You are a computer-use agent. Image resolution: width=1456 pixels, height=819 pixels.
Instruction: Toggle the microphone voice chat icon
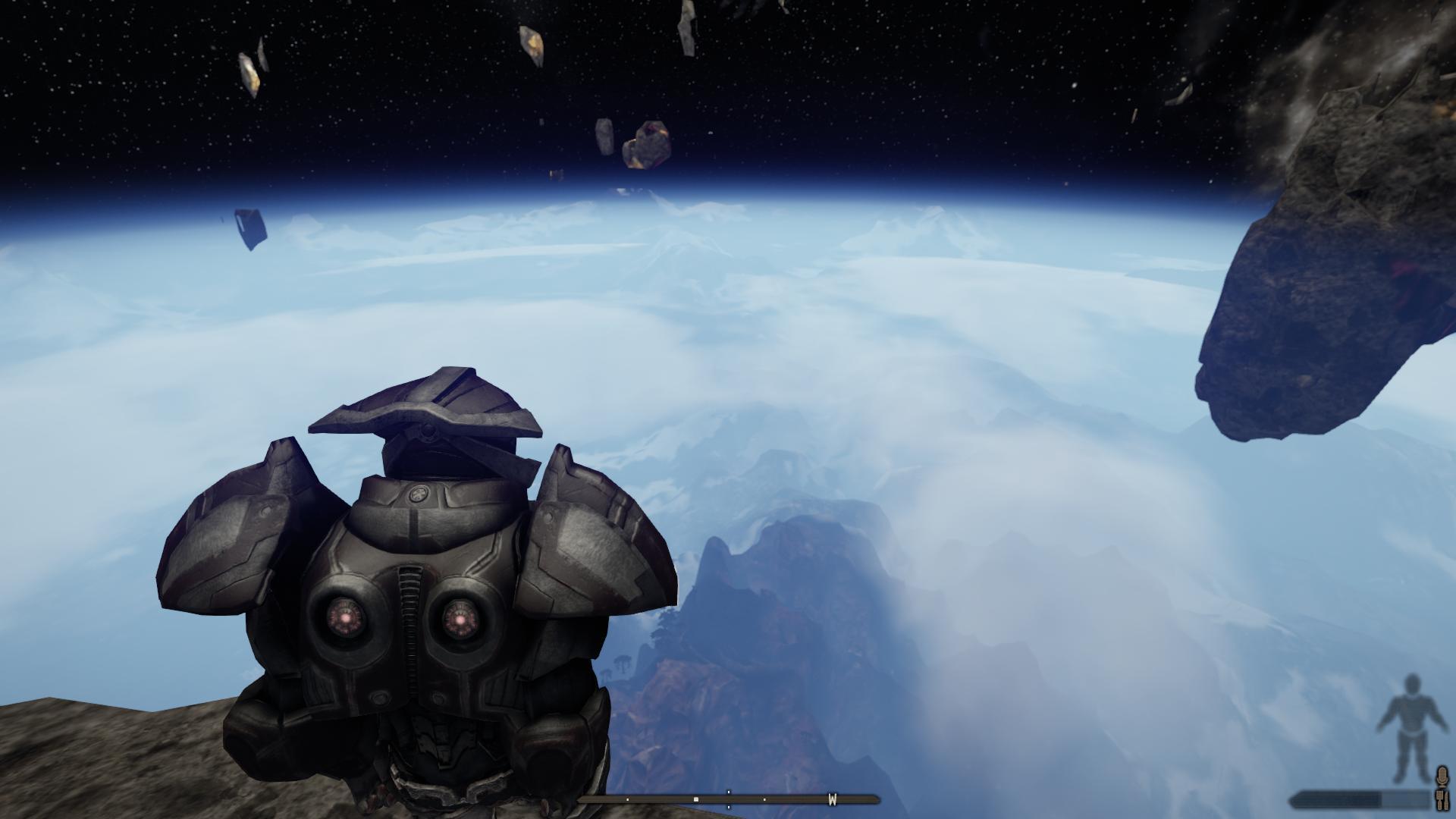[1442, 777]
